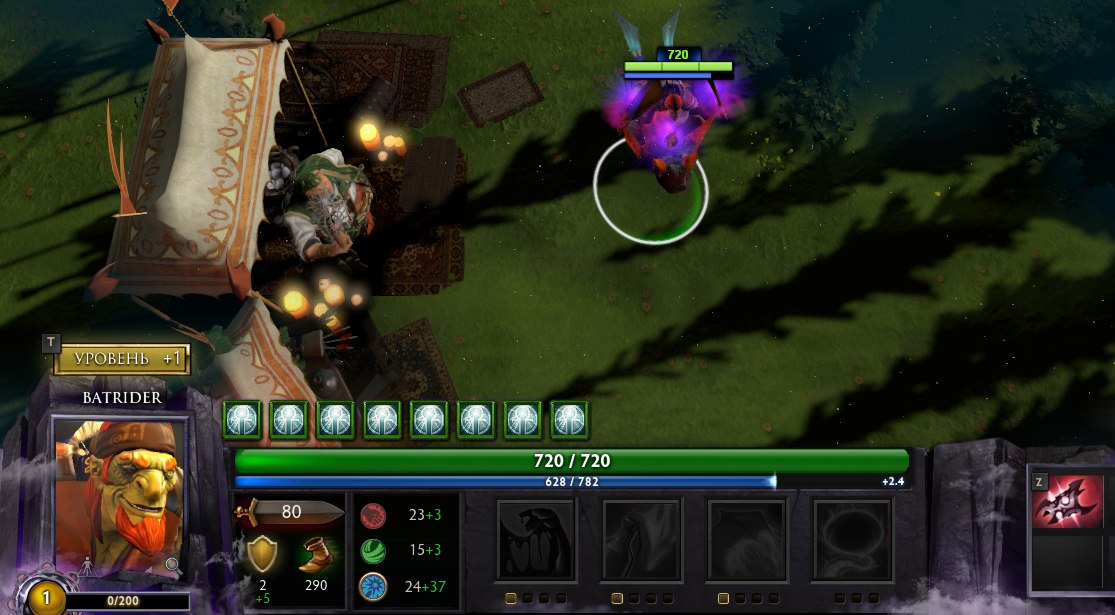Choose the Flaming Lasso ultimate slot

tap(852, 540)
